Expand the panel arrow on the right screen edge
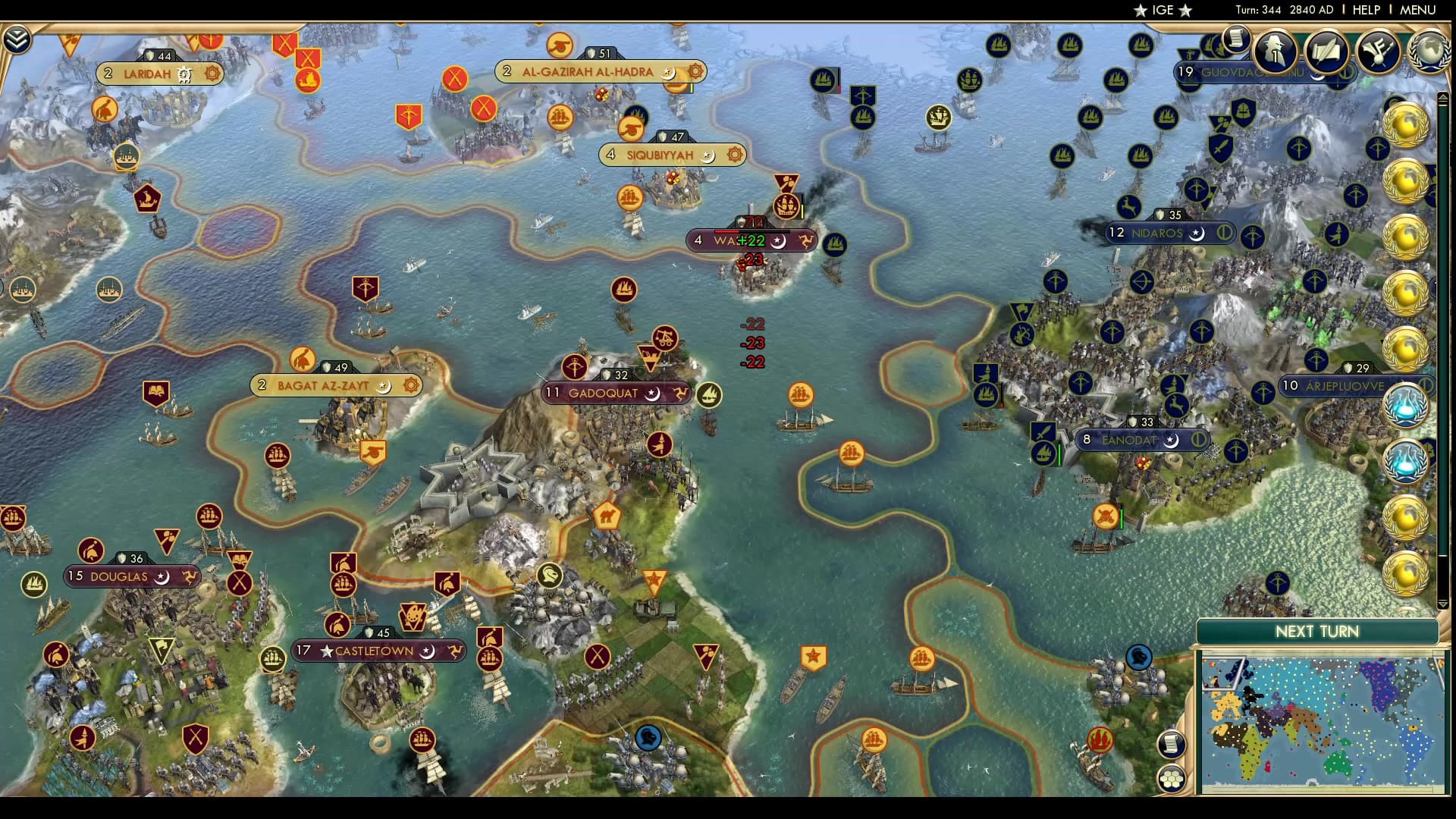This screenshot has width=1456, height=819. [1442, 96]
